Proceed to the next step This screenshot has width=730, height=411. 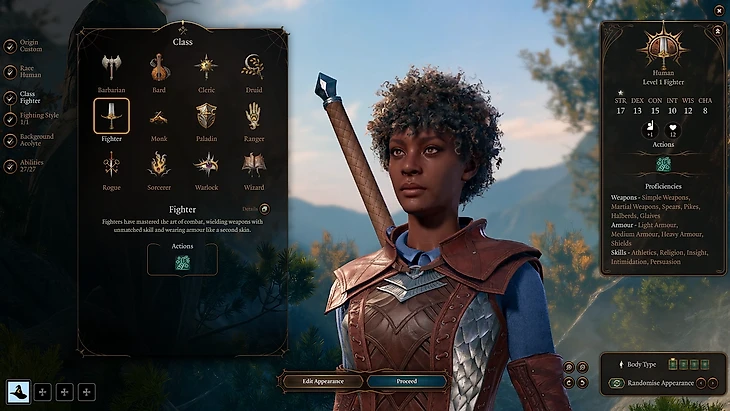click(406, 381)
